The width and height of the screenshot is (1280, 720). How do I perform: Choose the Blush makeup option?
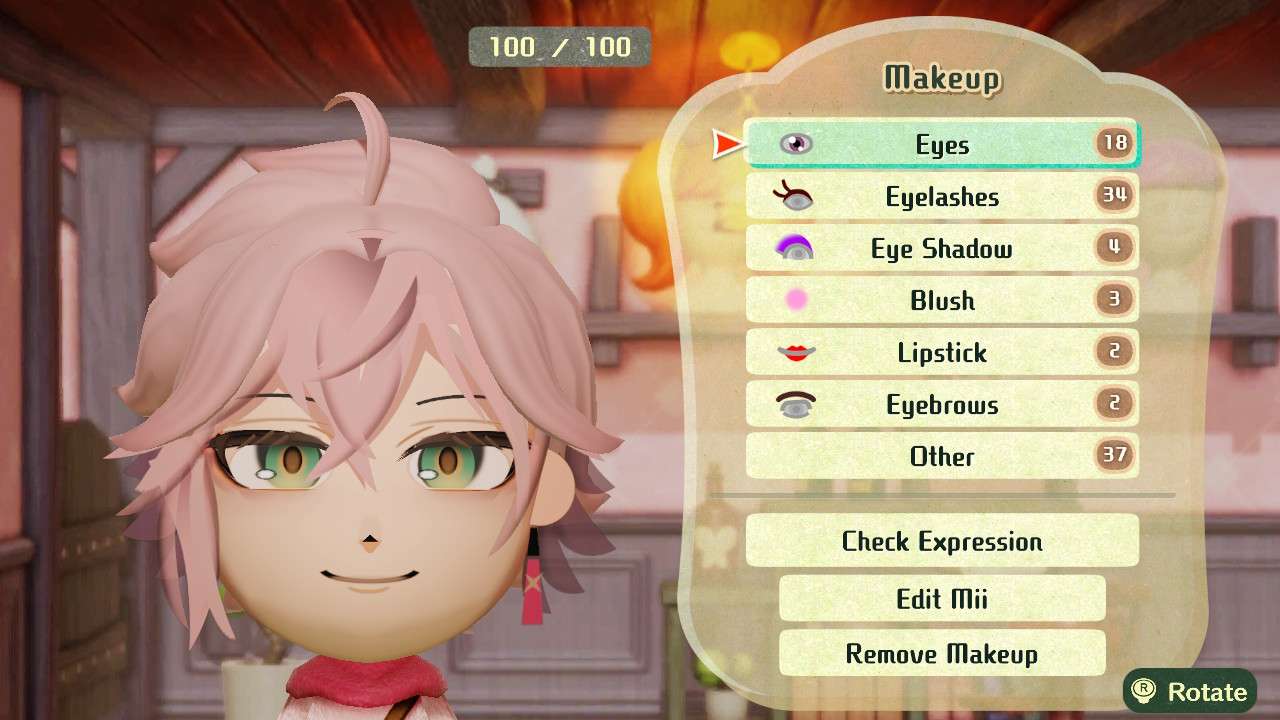(x=940, y=300)
